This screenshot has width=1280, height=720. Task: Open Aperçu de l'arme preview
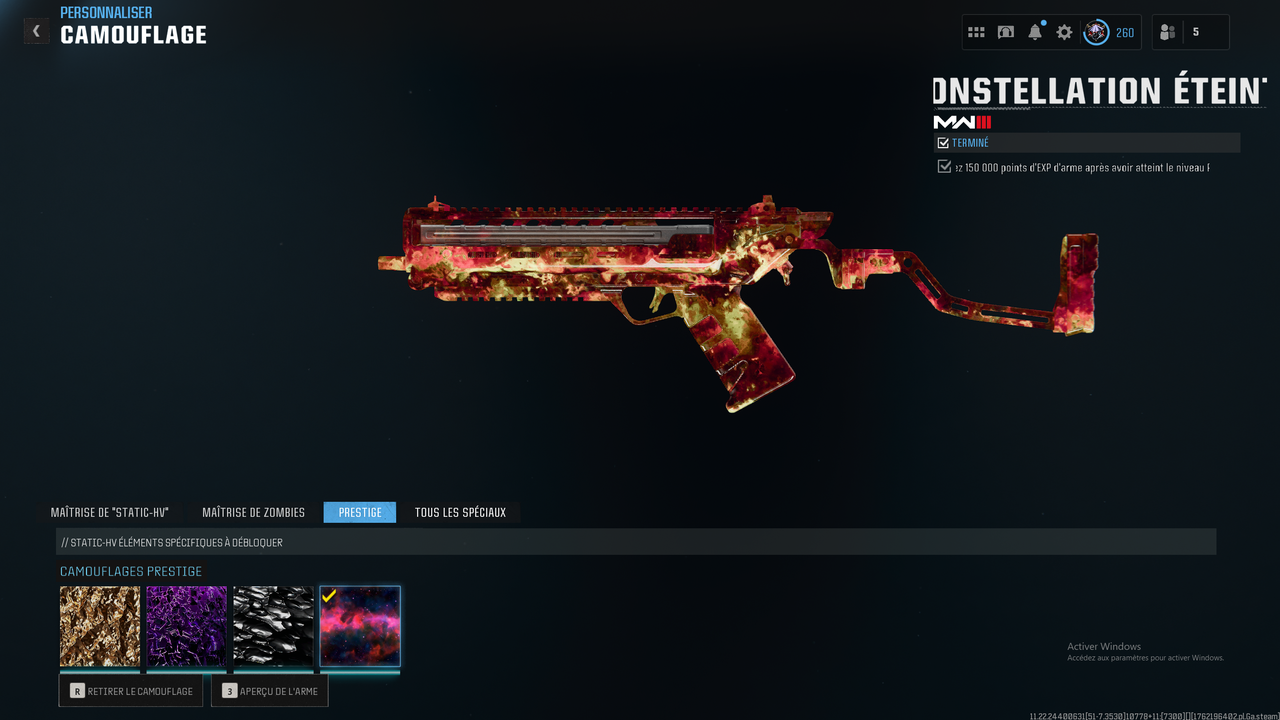(x=270, y=691)
